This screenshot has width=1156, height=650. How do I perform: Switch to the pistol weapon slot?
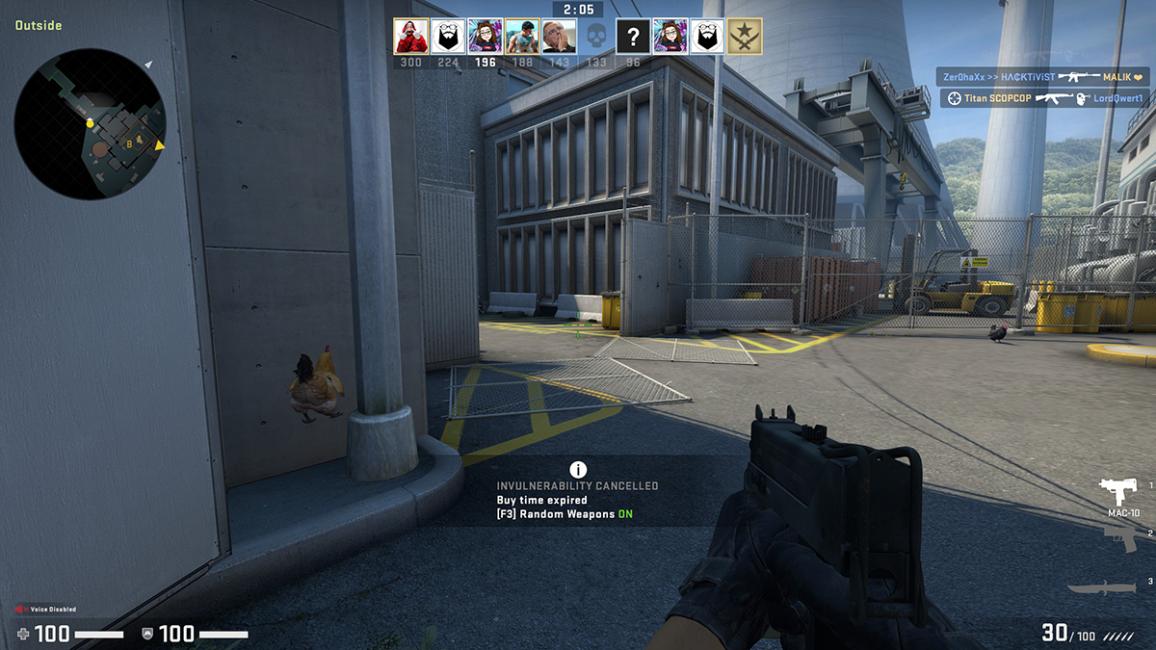pyautogui.click(x=1122, y=538)
